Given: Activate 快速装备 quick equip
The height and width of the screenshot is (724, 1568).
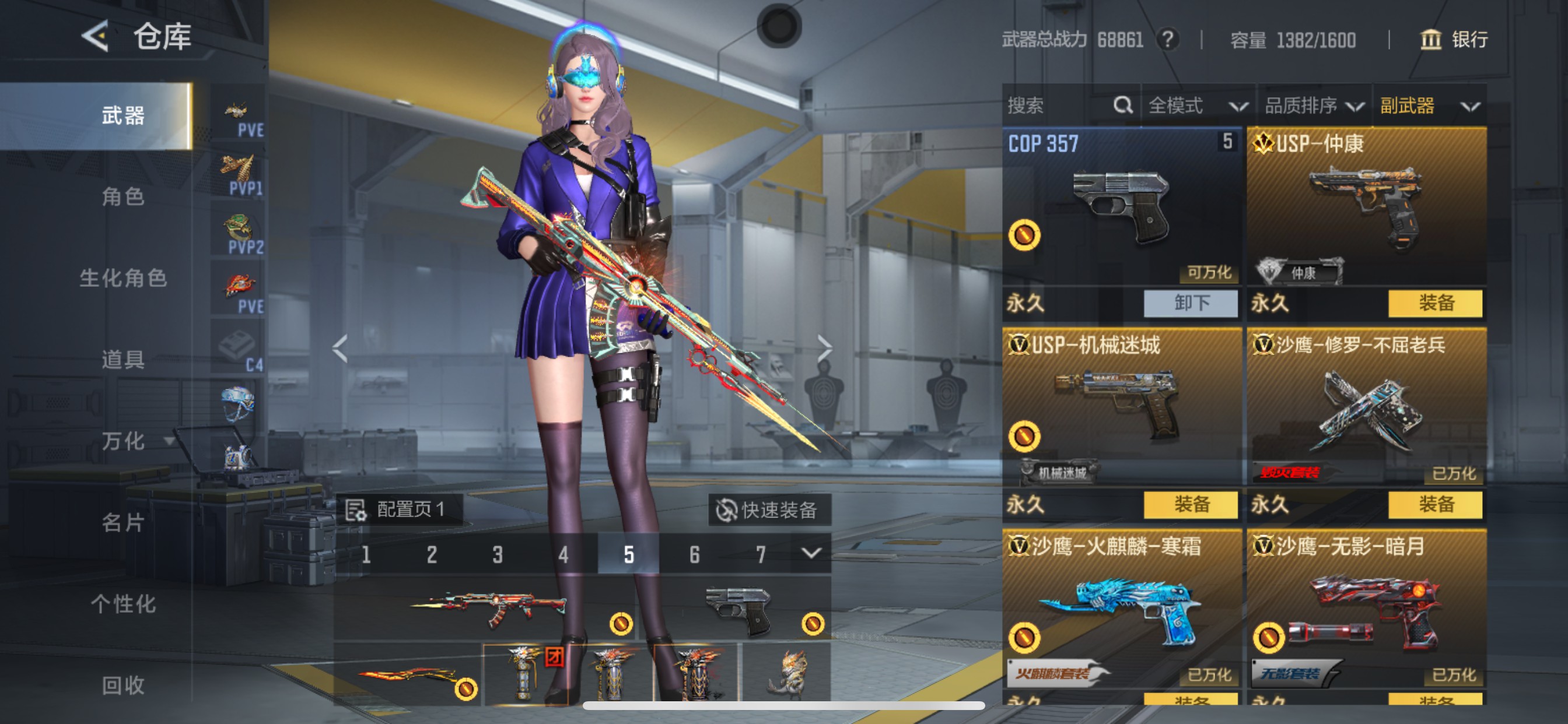Looking at the screenshot, I should pyautogui.click(x=769, y=510).
